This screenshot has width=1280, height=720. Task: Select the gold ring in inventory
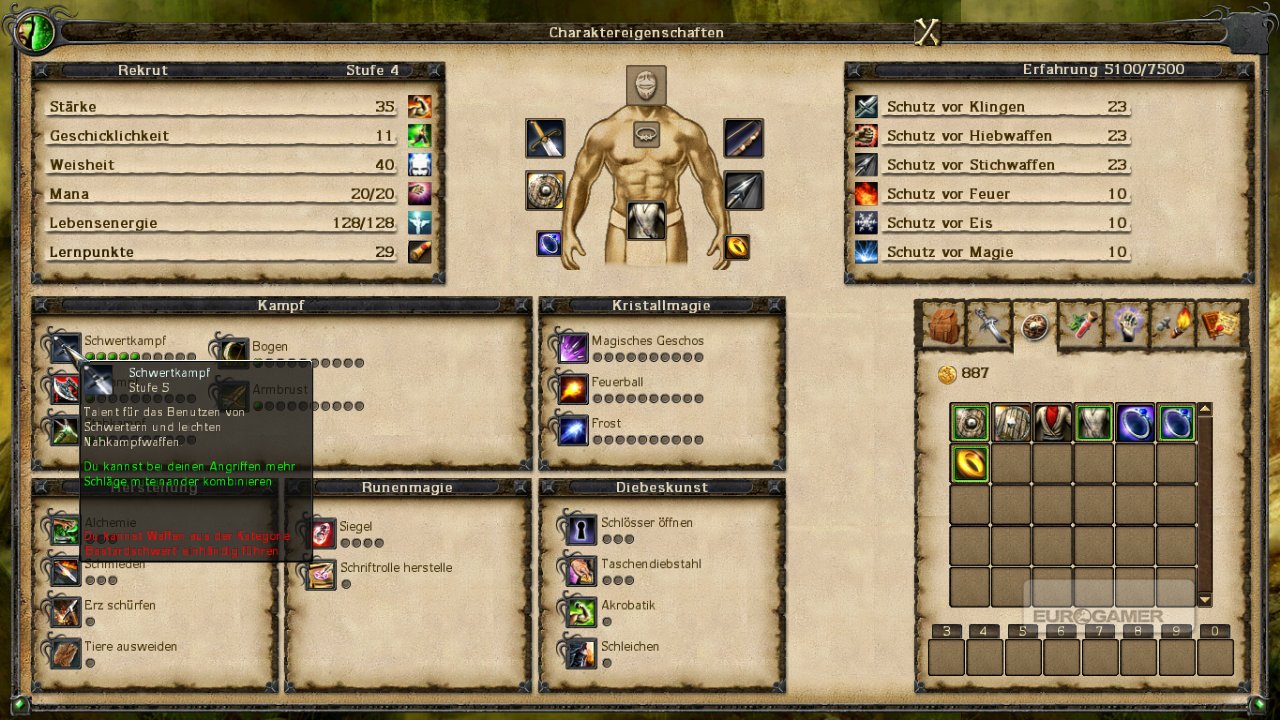pyautogui.click(x=970, y=464)
